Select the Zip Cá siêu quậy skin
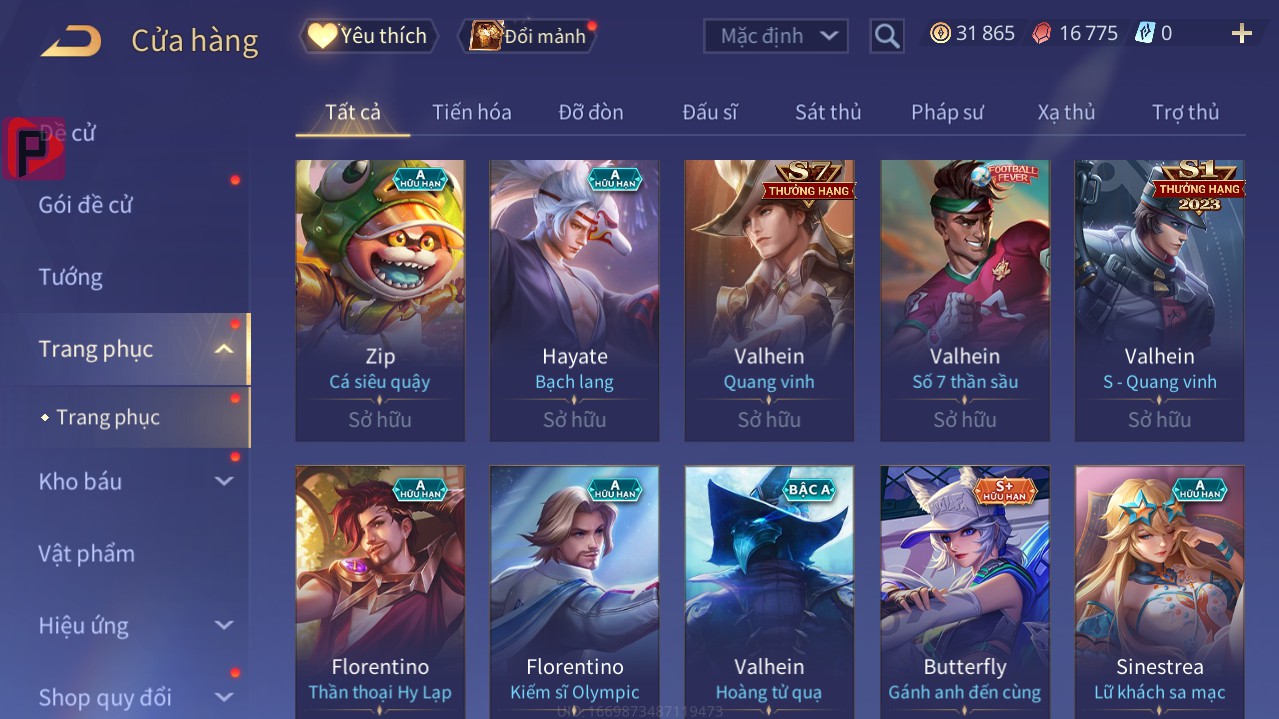 (380, 300)
